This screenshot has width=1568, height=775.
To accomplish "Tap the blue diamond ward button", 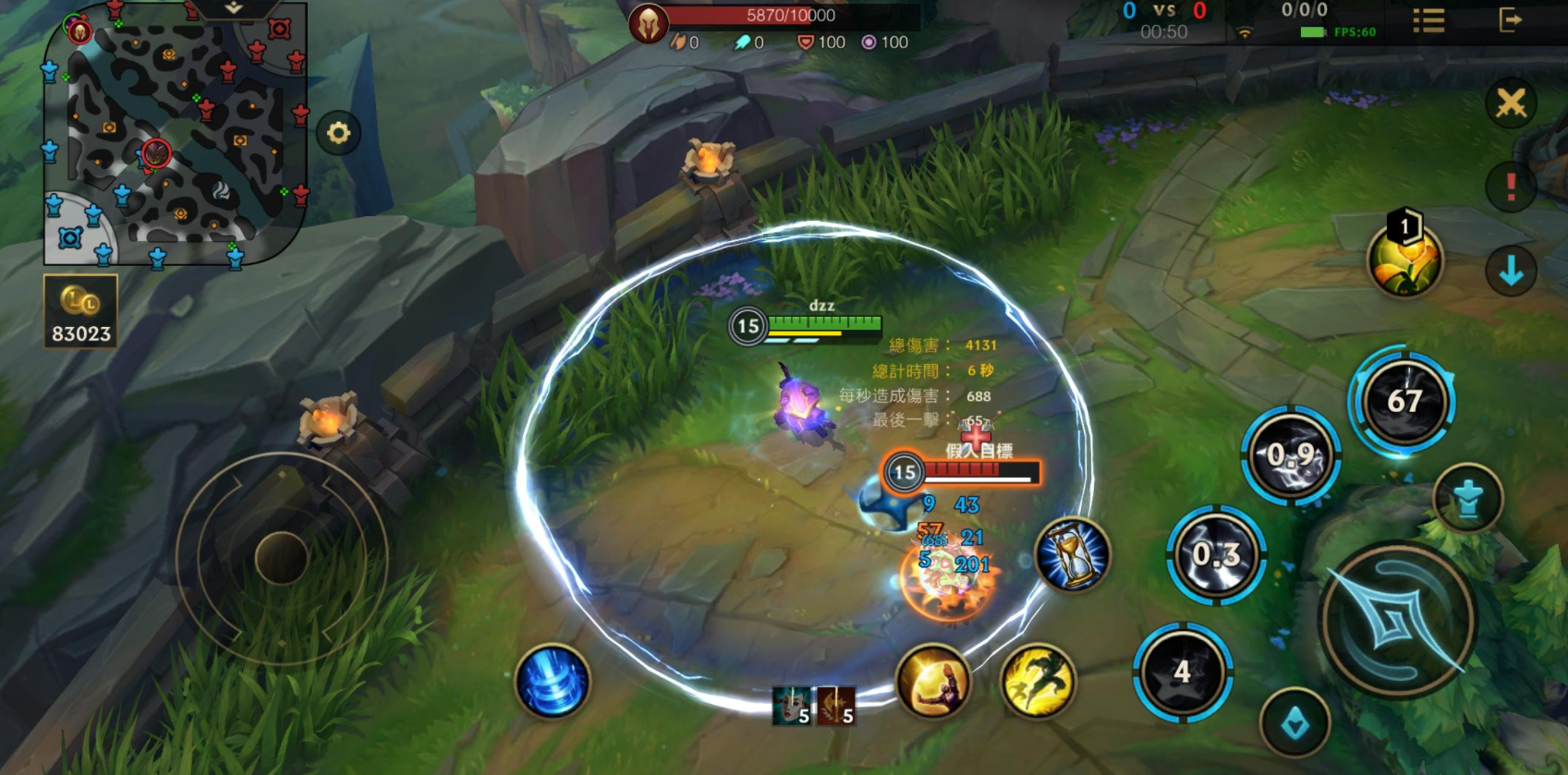I will point(1295,723).
